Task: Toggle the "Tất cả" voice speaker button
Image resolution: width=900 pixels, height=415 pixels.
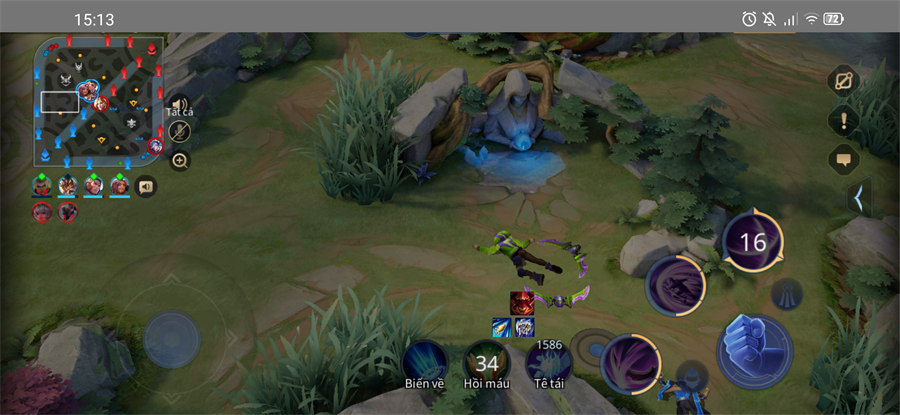Action: [x=179, y=105]
